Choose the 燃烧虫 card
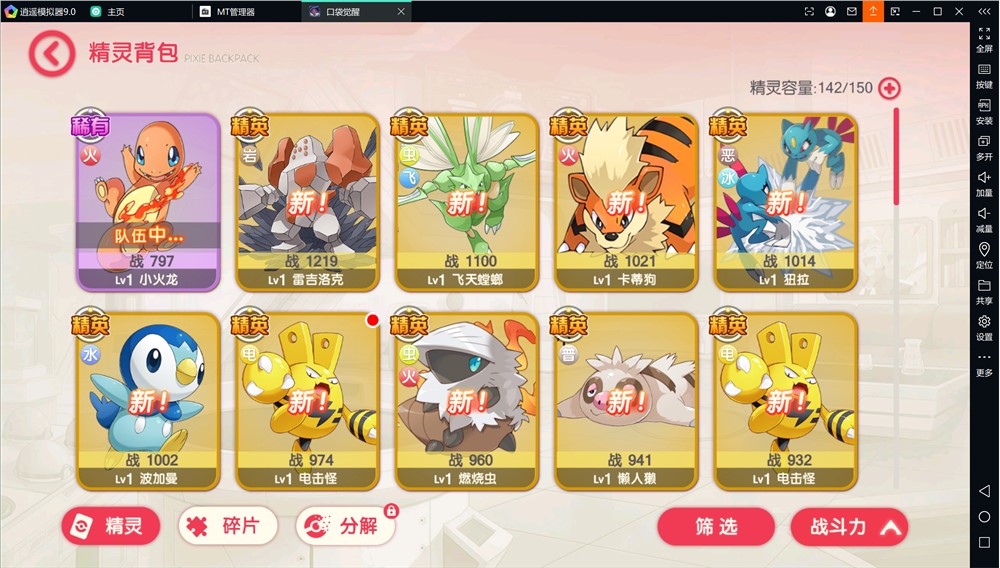This screenshot has height=568, width=1000. coord(467,400)
